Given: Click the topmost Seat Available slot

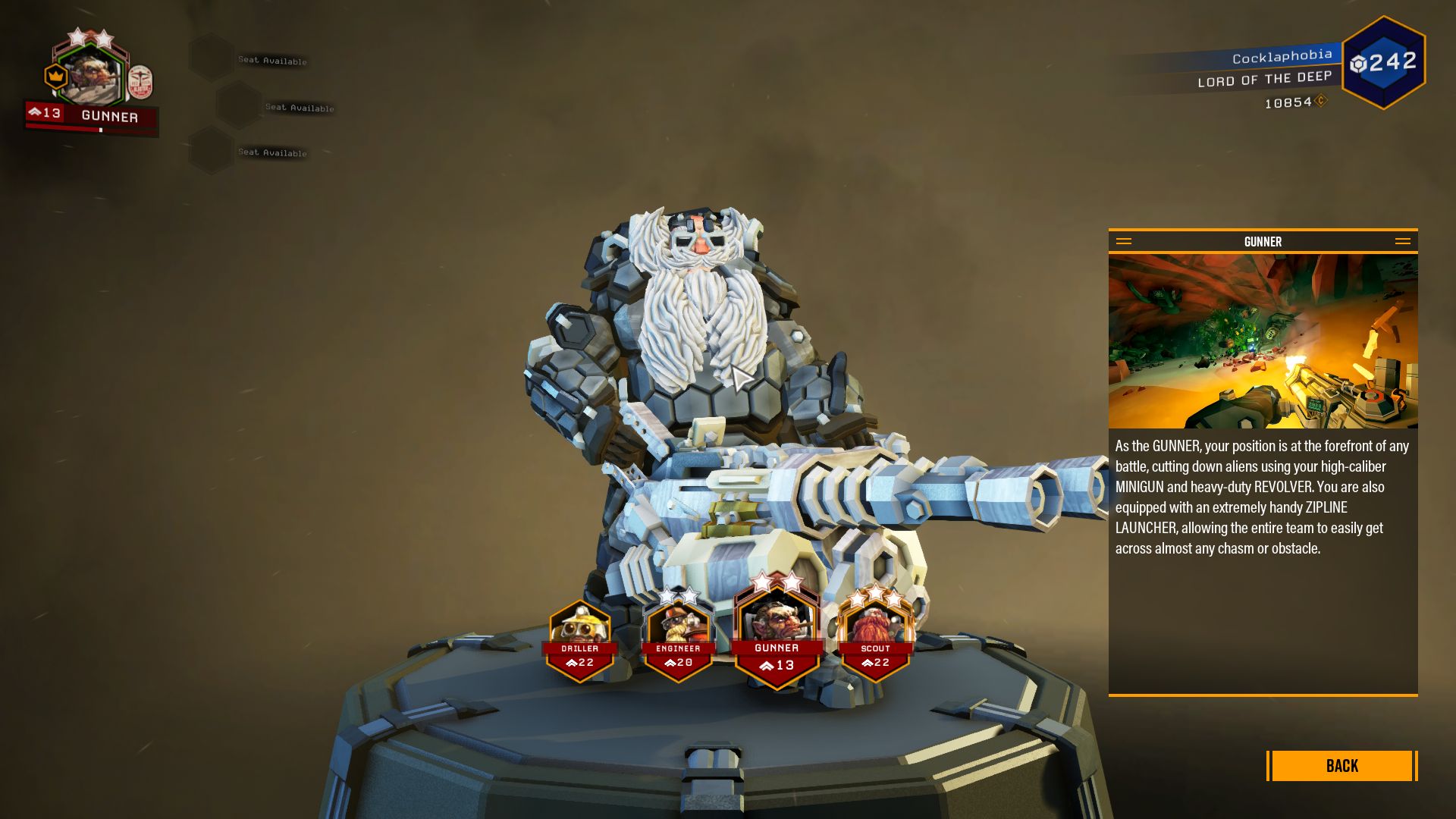Looking at the screenshot, I should [273, 61].
